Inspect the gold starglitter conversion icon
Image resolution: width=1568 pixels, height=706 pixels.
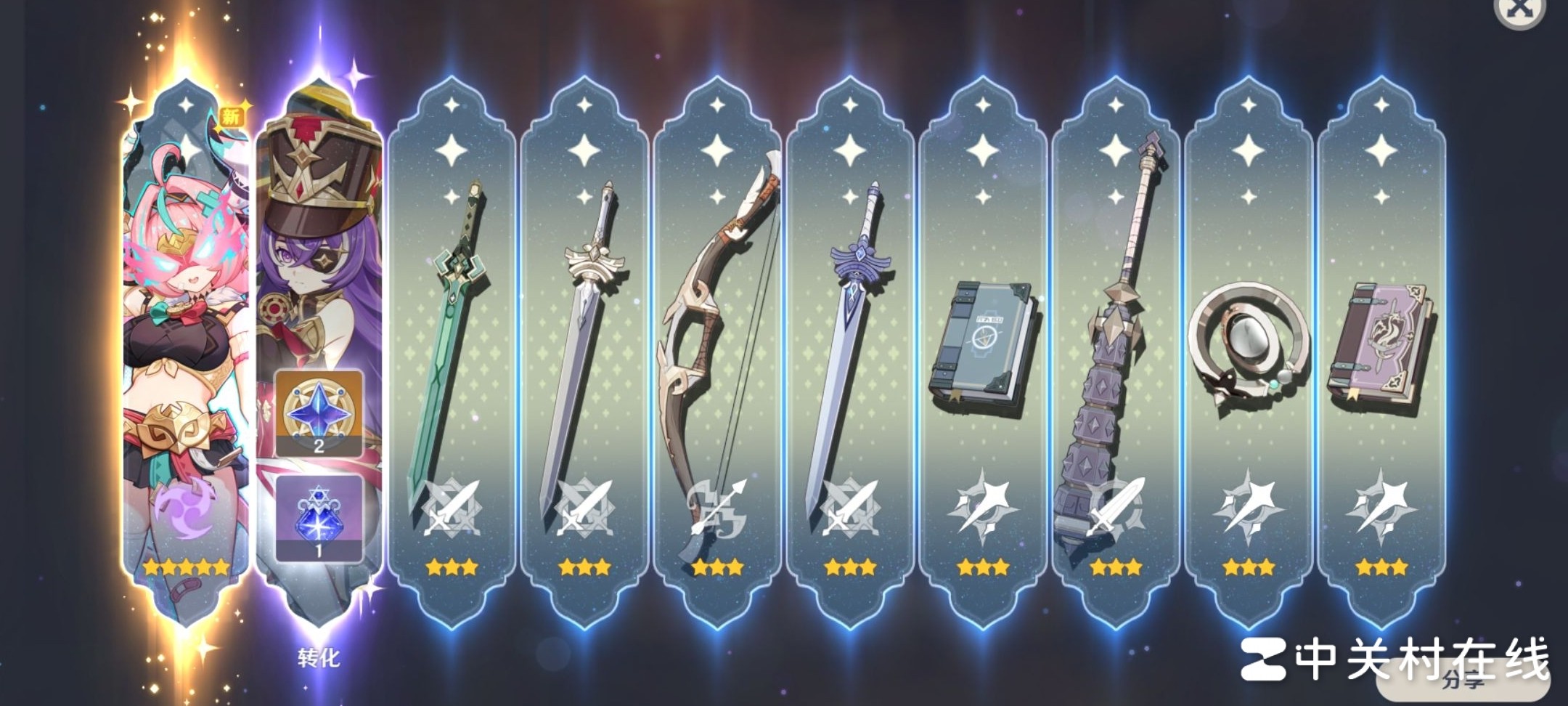click(x=319, y=413)
